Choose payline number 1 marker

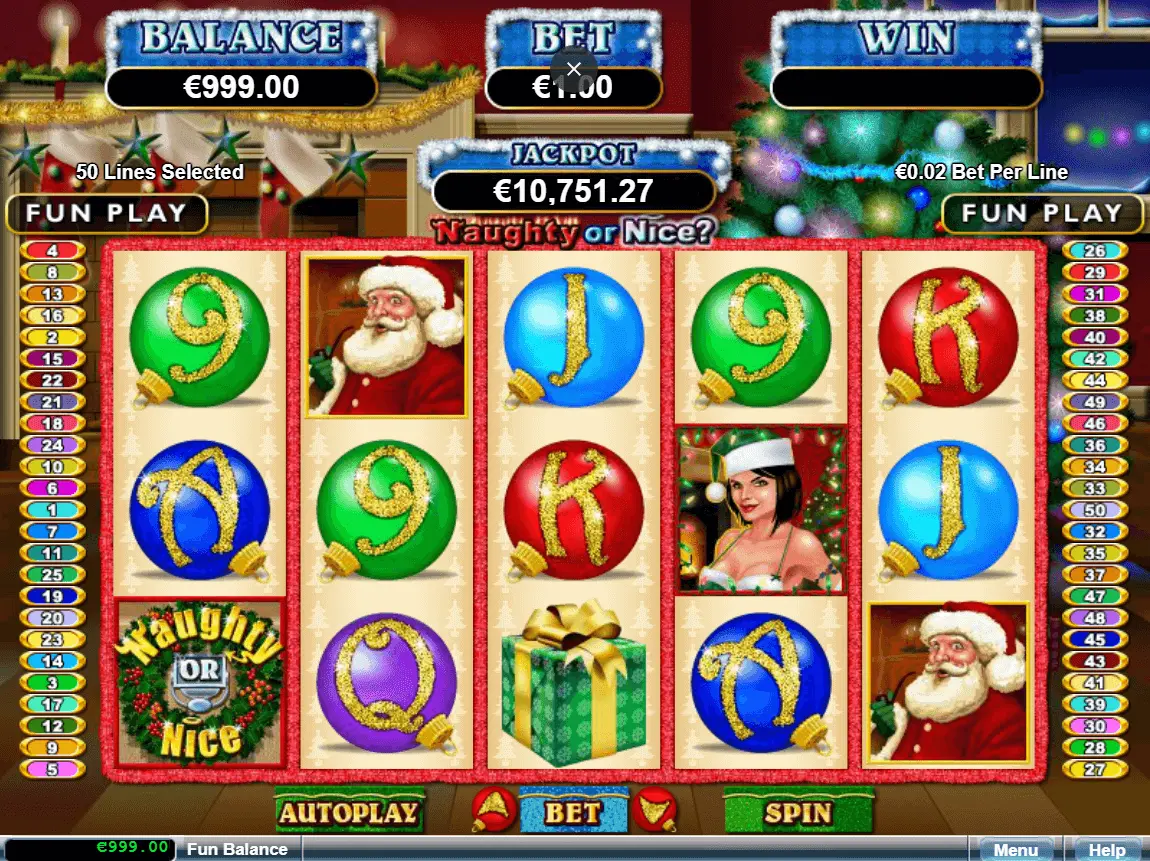click(52, 509)
